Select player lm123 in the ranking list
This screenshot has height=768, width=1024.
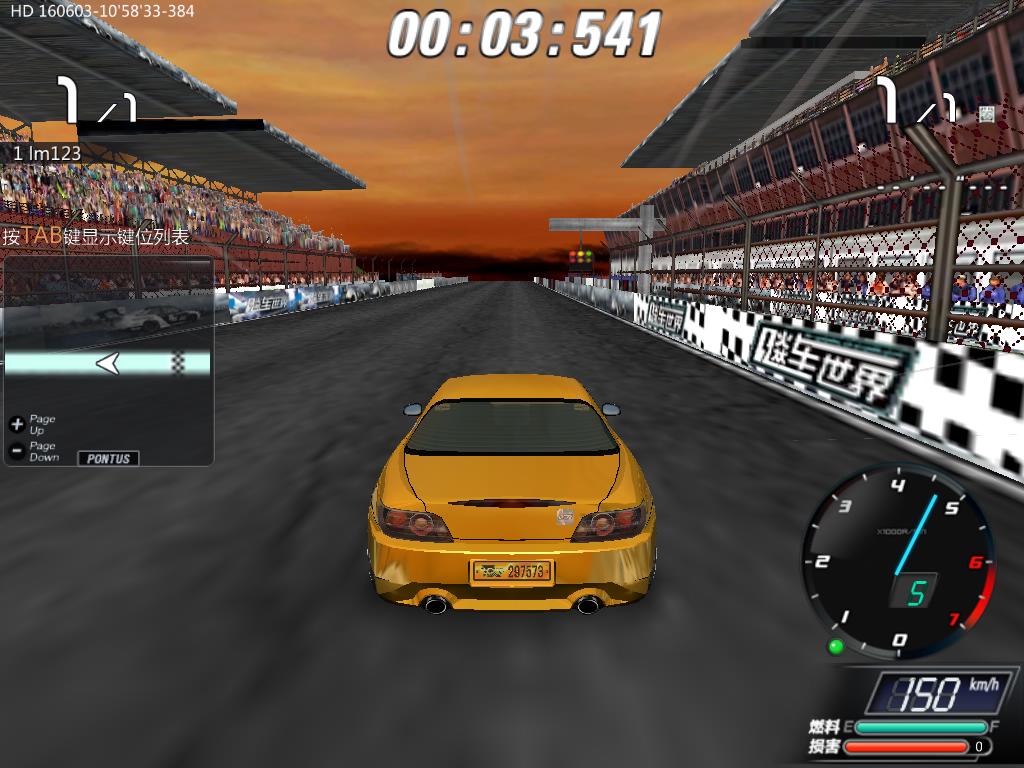point(47,154)
